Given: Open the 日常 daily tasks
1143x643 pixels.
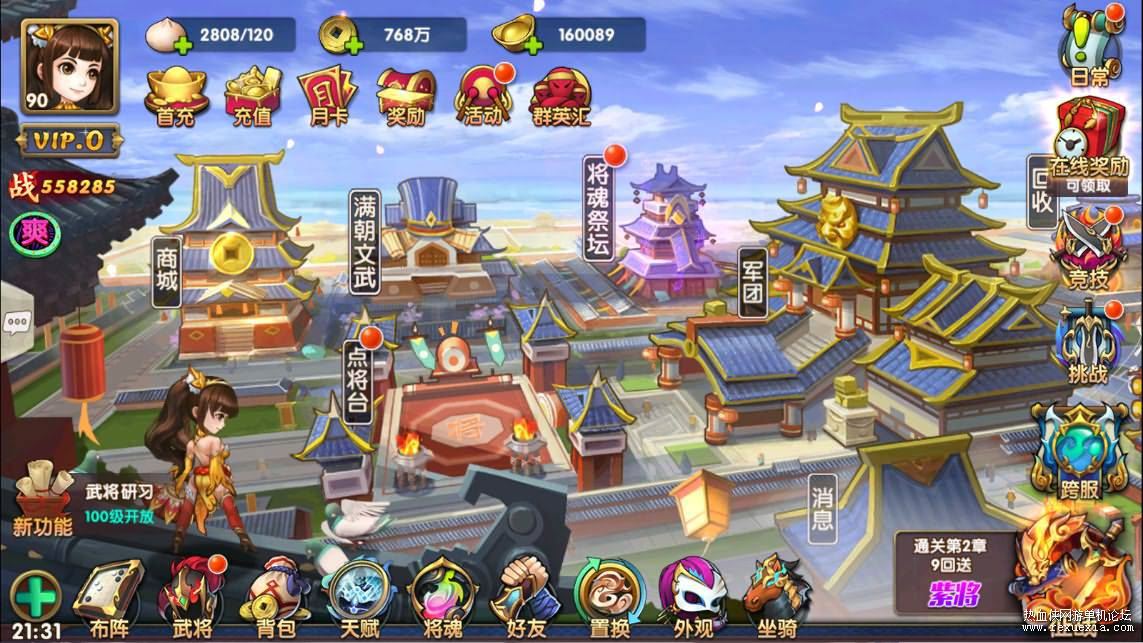Looking at the screenshot, I should tap(1085, 45).
